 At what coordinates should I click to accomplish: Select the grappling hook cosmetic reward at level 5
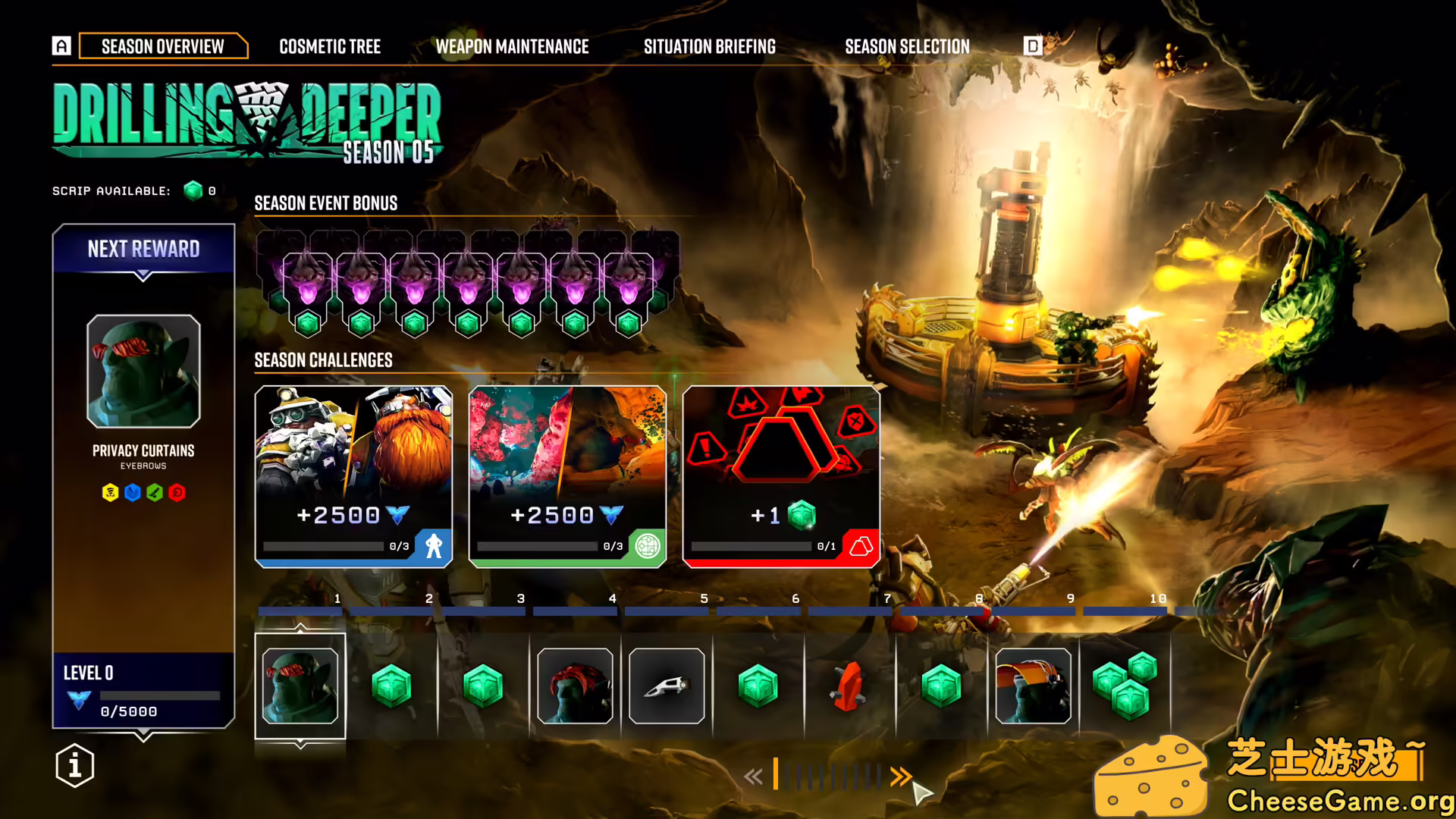666,685
